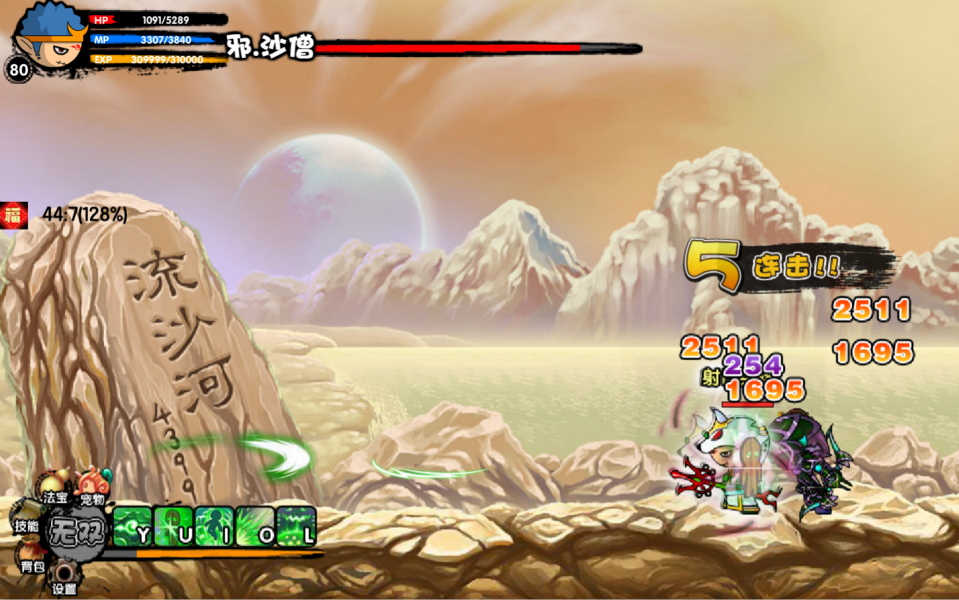The width and height of the screenshot is (959, 600).
Task: Click the red 福 fortune buff icon
Action: point(14,214)
